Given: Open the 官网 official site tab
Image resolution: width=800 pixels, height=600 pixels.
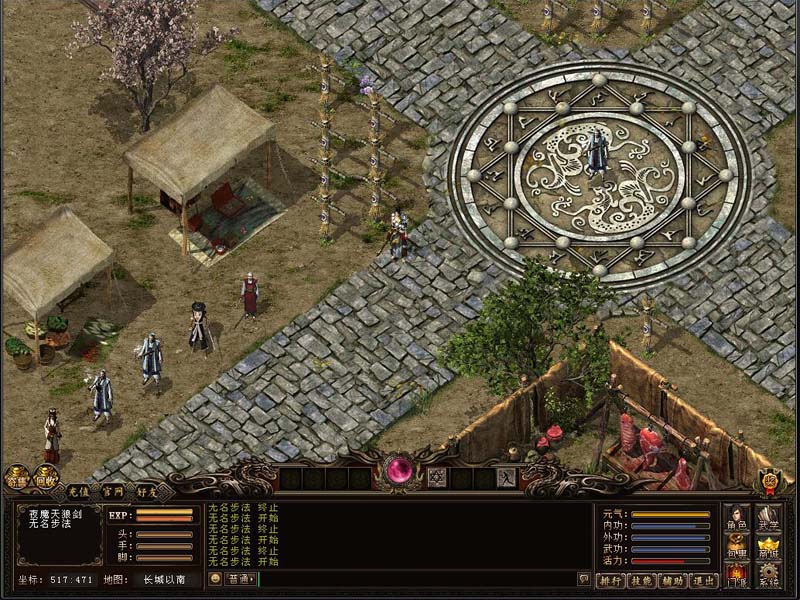Looking at the screenshot, I should (113, 492).
